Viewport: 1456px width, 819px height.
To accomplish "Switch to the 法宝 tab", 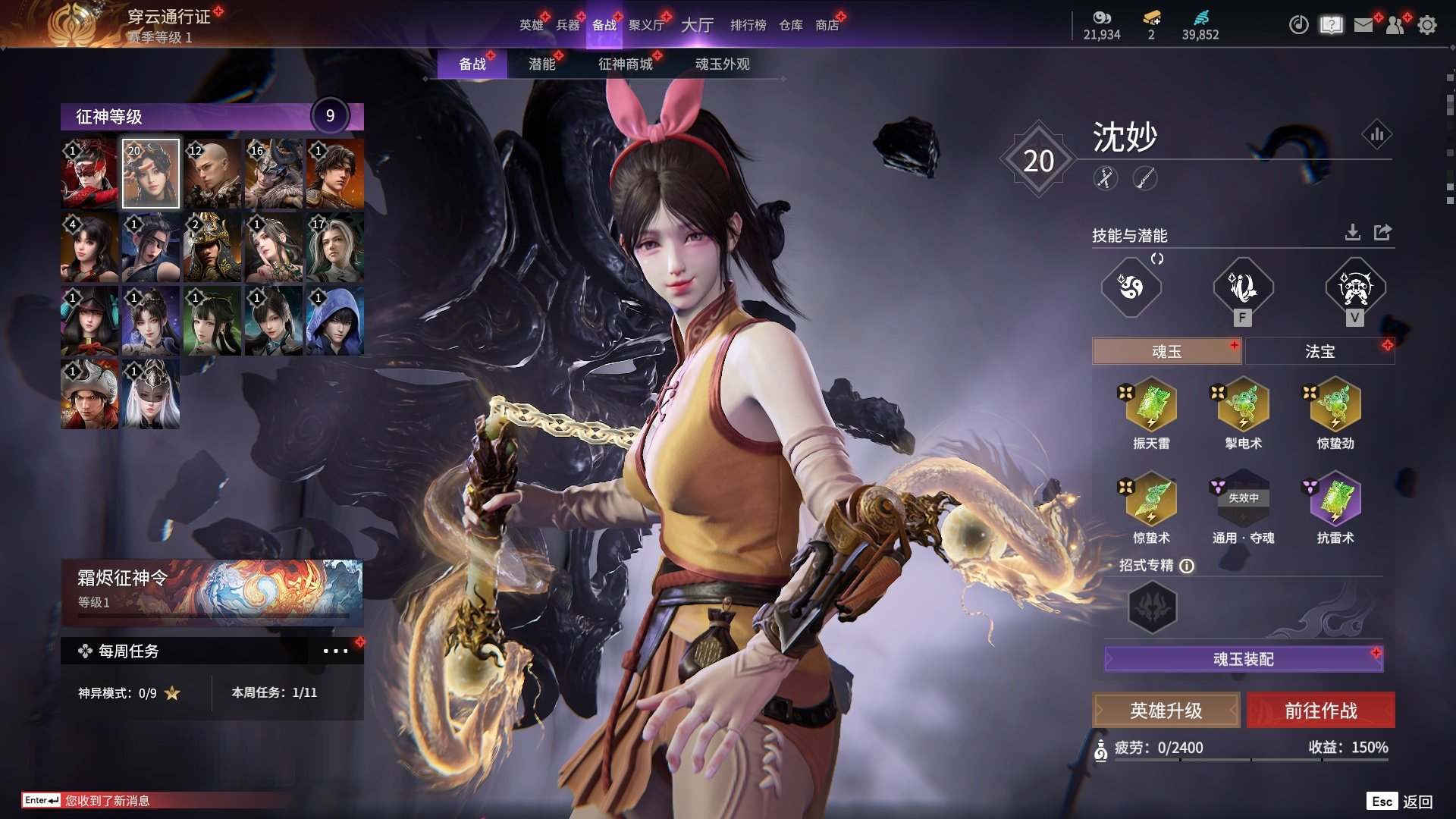I will coord(1319,351).
